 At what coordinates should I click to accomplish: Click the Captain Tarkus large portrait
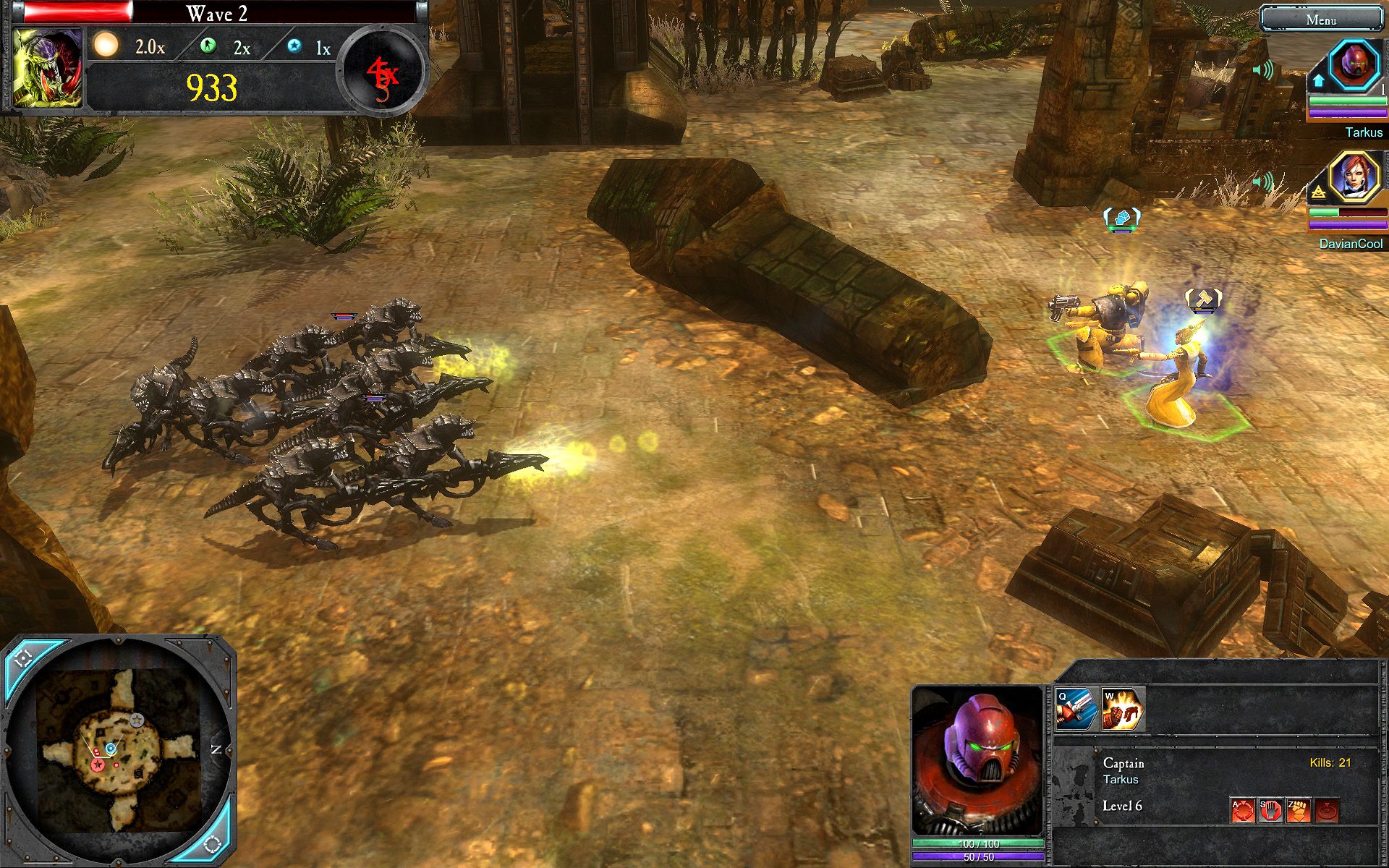[x=977, y=760]
